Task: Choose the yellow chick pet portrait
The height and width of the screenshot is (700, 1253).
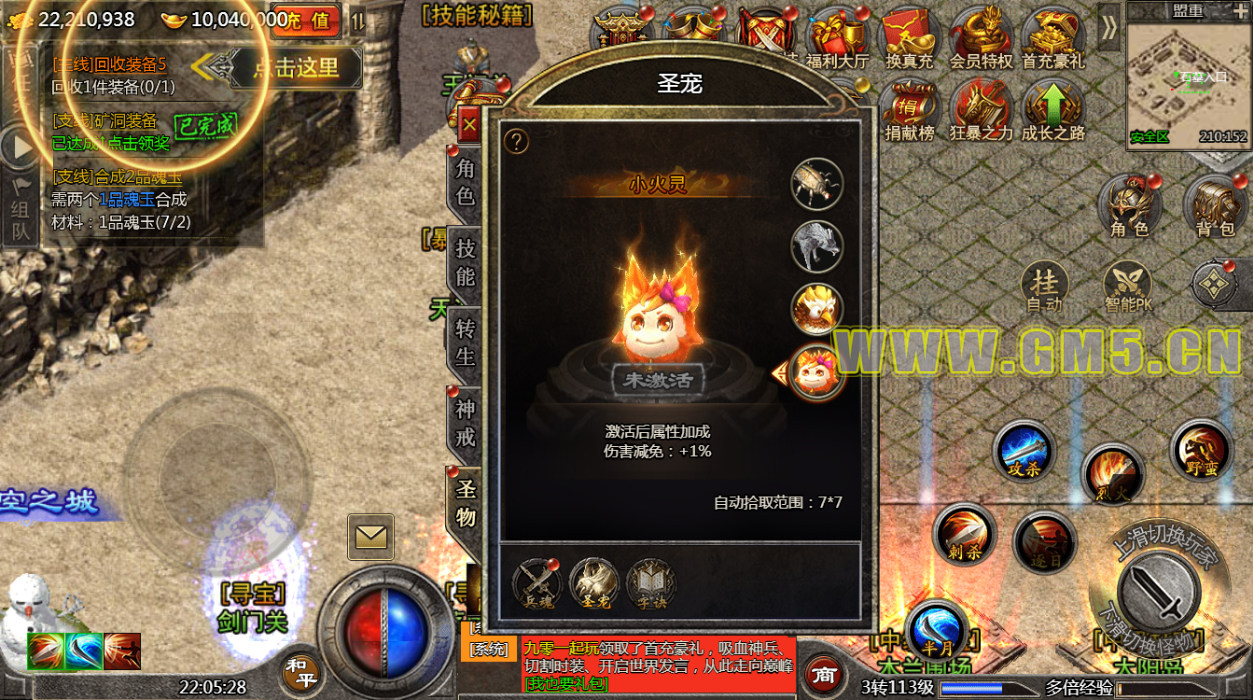Action: coord(817,309)
